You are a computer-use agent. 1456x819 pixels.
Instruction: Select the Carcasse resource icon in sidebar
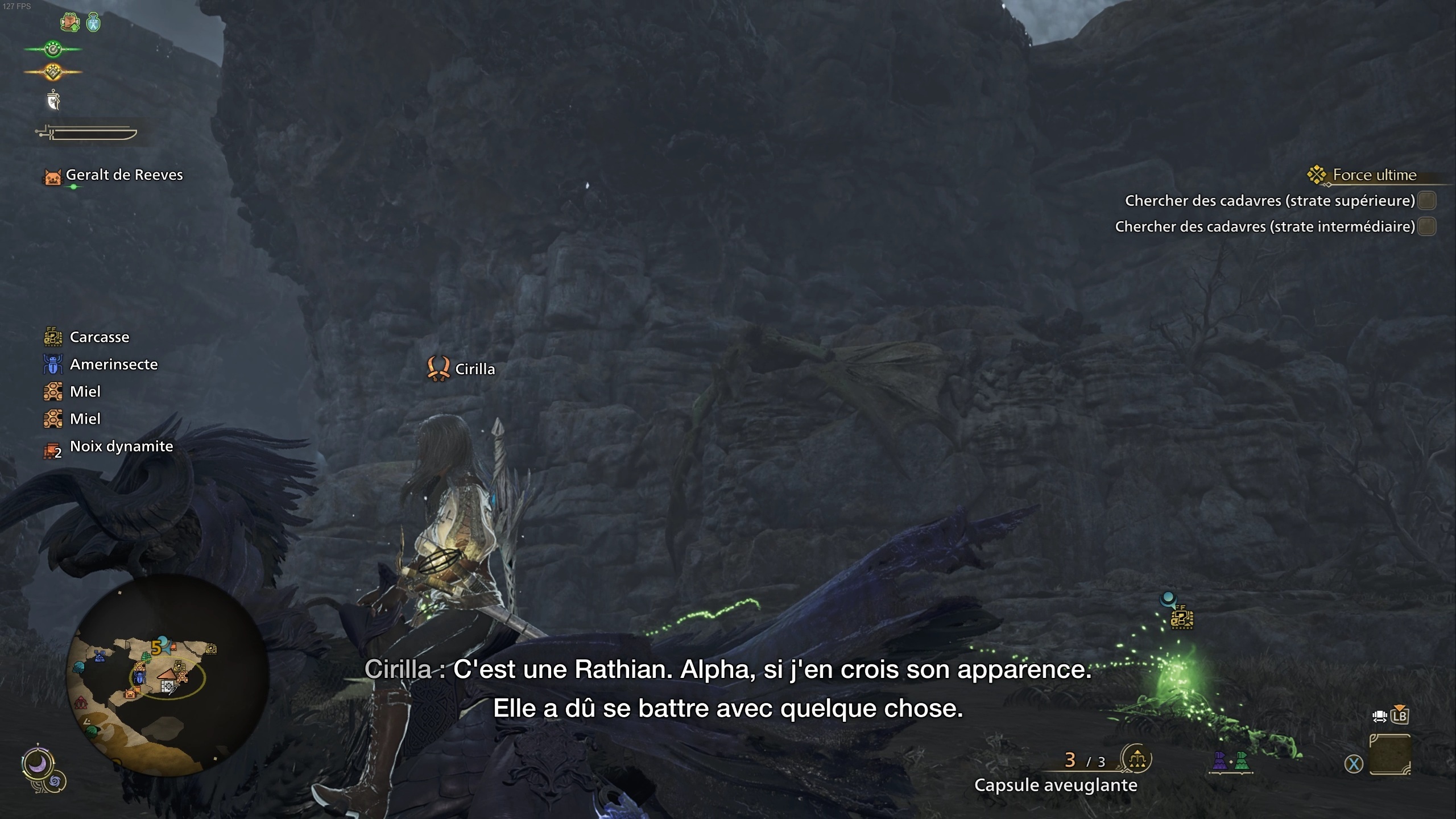[x=52, y=337]
